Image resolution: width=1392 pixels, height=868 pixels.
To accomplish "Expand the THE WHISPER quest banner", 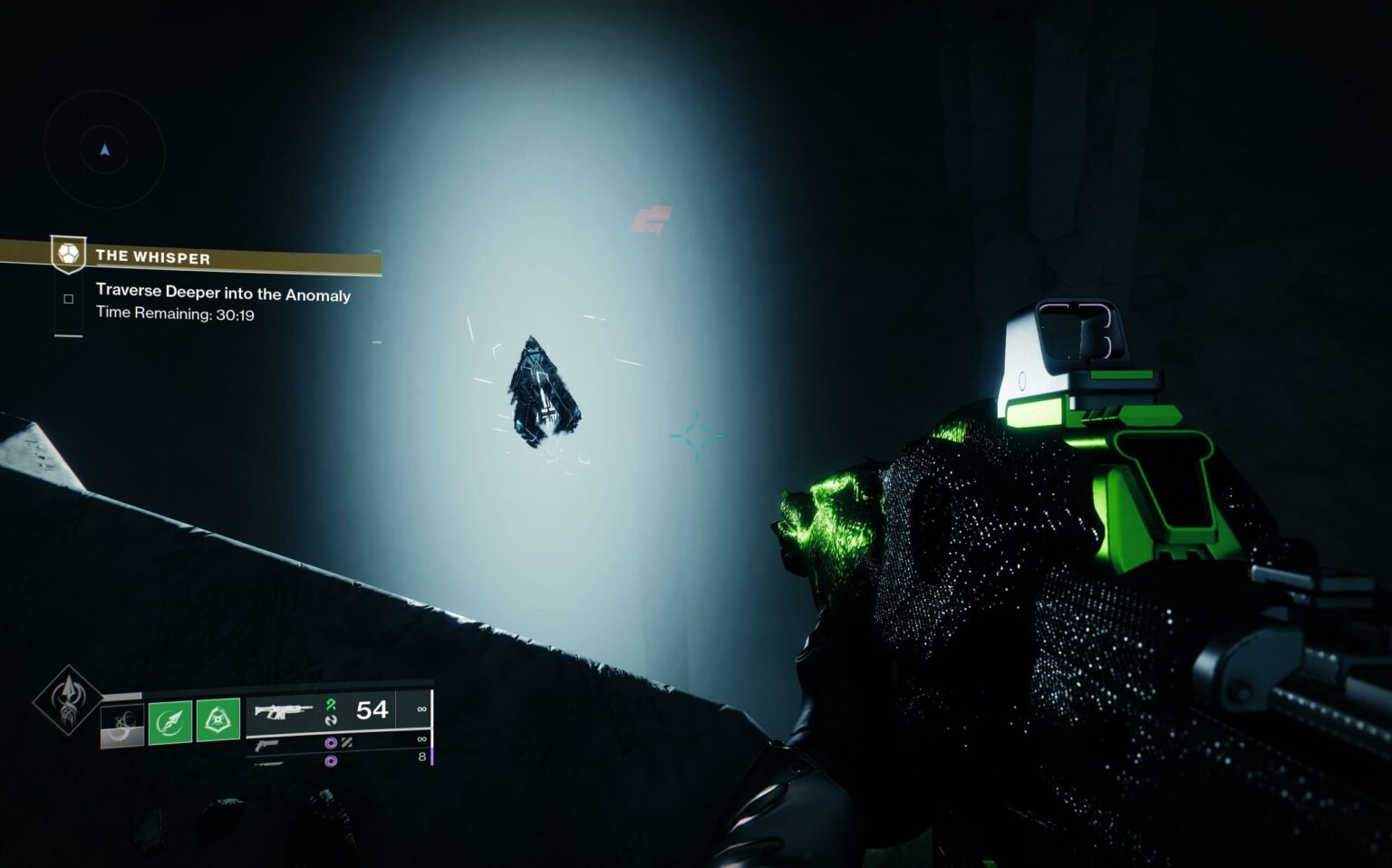I will click(153, 256).
